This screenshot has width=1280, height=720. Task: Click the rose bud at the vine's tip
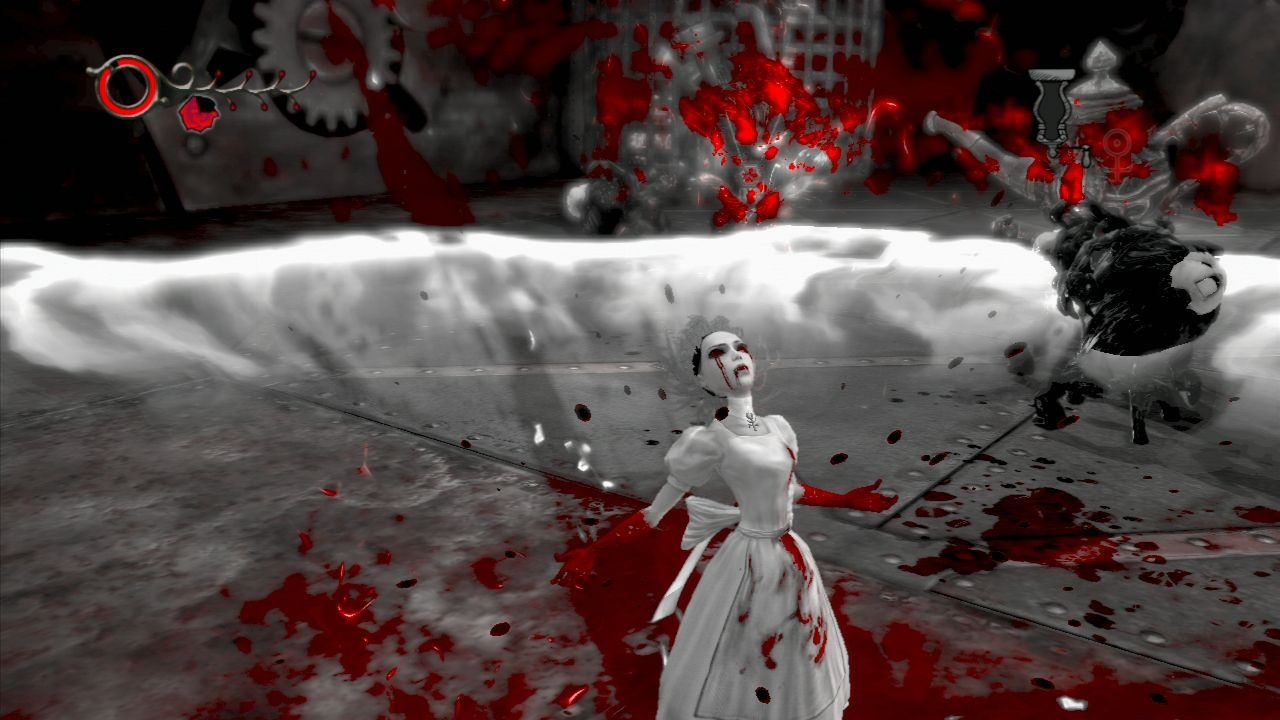coord(312,72)
